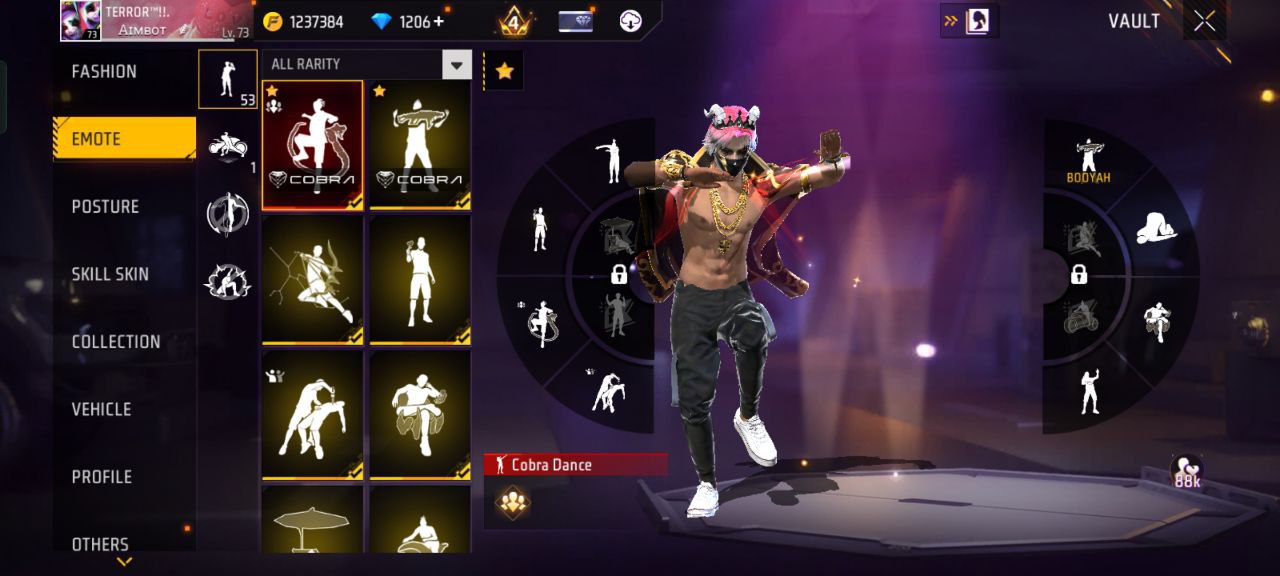Screen dimensions: 1280x576
Task: Select the motorcycle emote sub-tab
Action: click(x=227, y=147)
